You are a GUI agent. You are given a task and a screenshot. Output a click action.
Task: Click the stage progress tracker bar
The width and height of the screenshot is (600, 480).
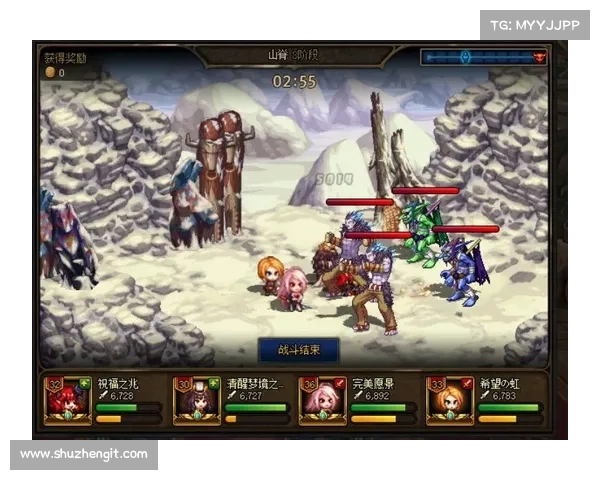click(x=483, y=58)
